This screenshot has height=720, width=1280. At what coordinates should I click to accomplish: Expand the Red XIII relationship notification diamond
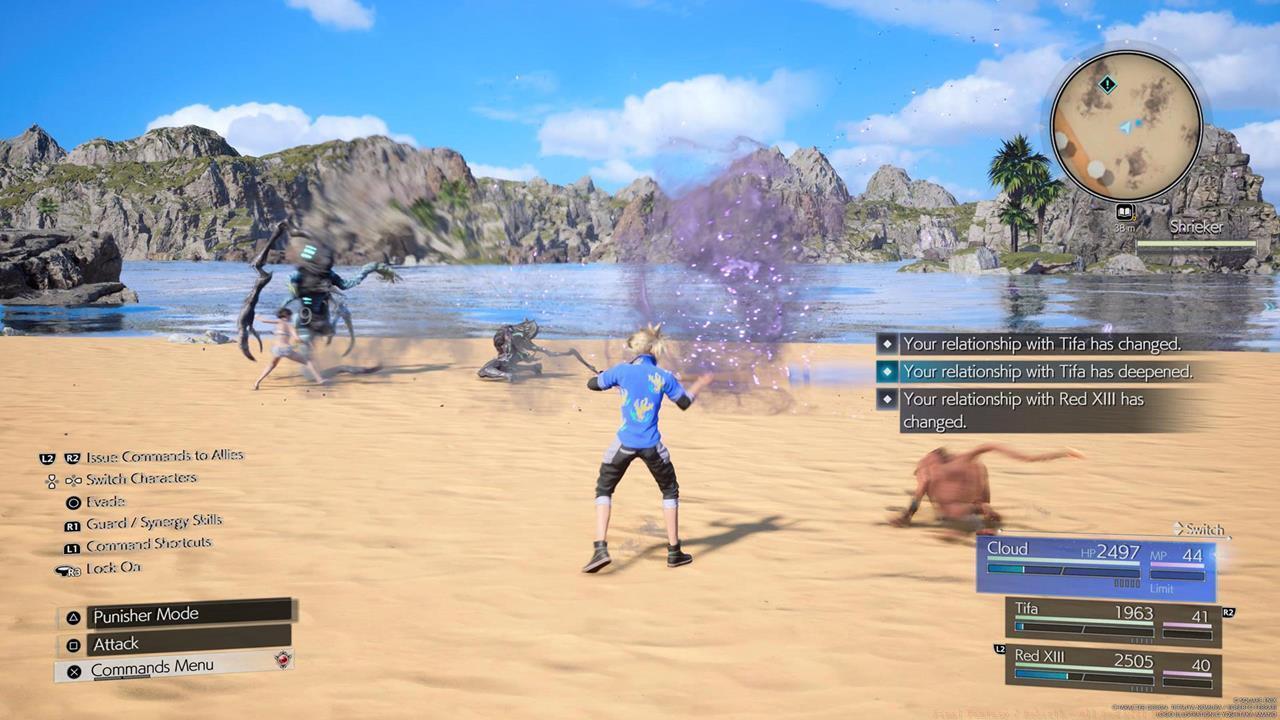coord(885,399)
